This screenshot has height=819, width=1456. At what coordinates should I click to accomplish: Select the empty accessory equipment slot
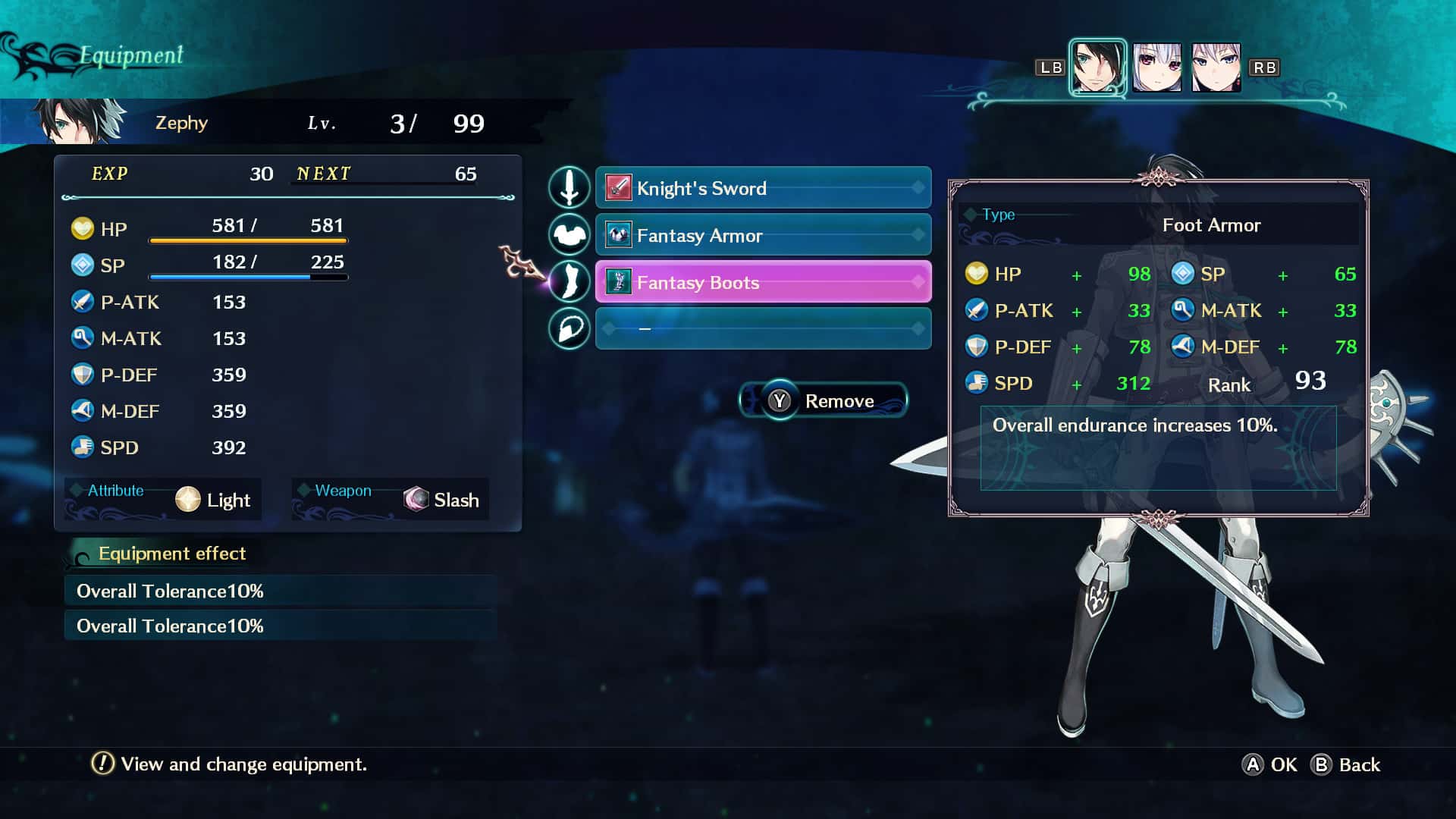763,328
